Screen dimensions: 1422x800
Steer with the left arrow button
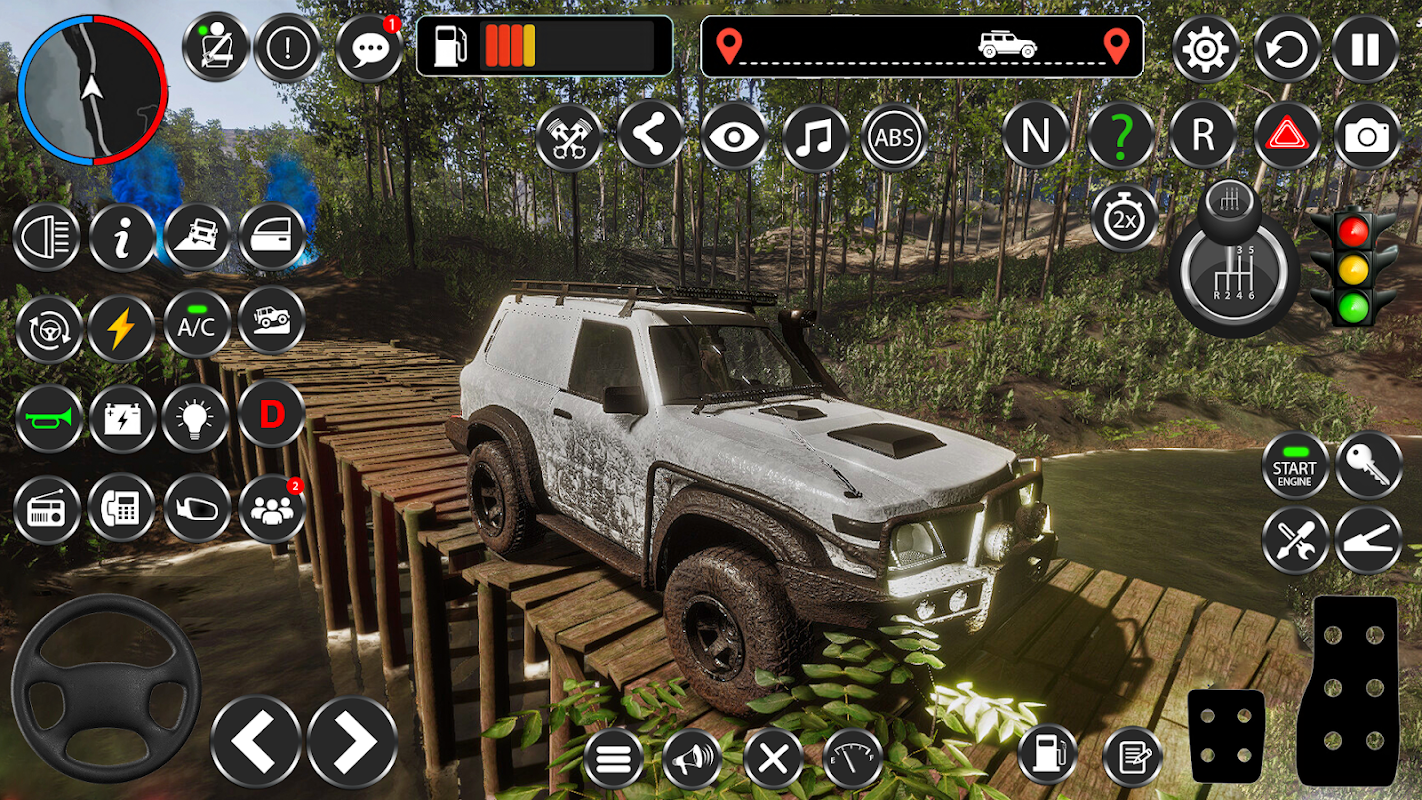[256, 742]
